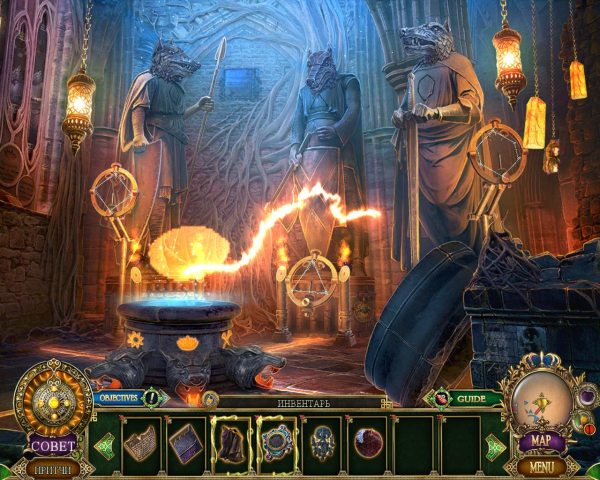Screen dimensions: 600x480
Task: Open the Menu
Action: 542,466
